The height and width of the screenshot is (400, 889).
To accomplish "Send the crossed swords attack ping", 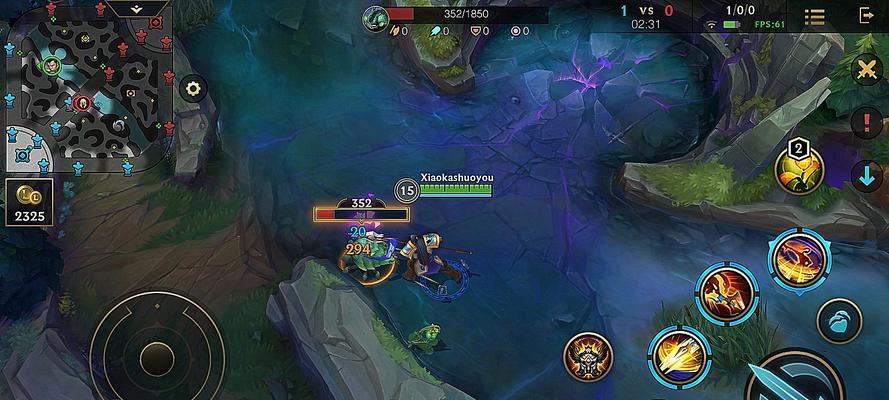I will point(866,69).
